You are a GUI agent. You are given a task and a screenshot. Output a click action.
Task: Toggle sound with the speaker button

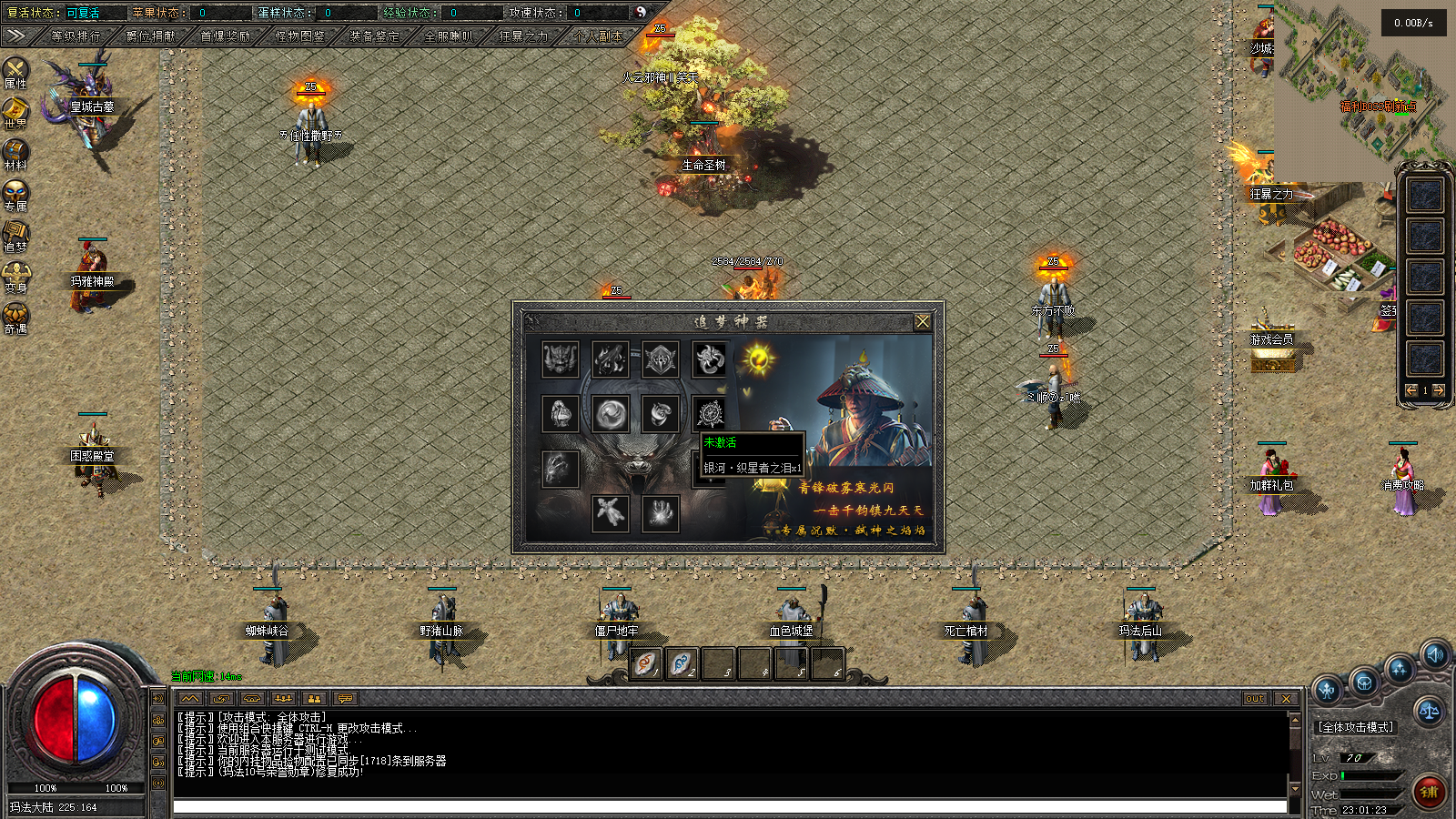[1435, 654]
